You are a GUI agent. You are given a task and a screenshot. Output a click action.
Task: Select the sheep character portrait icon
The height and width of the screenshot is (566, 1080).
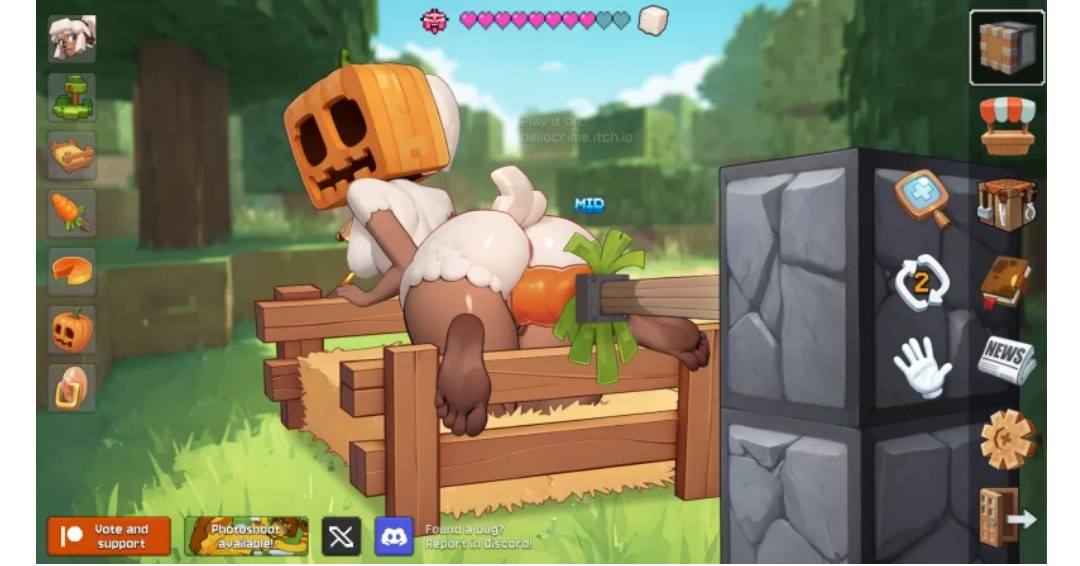72,39
